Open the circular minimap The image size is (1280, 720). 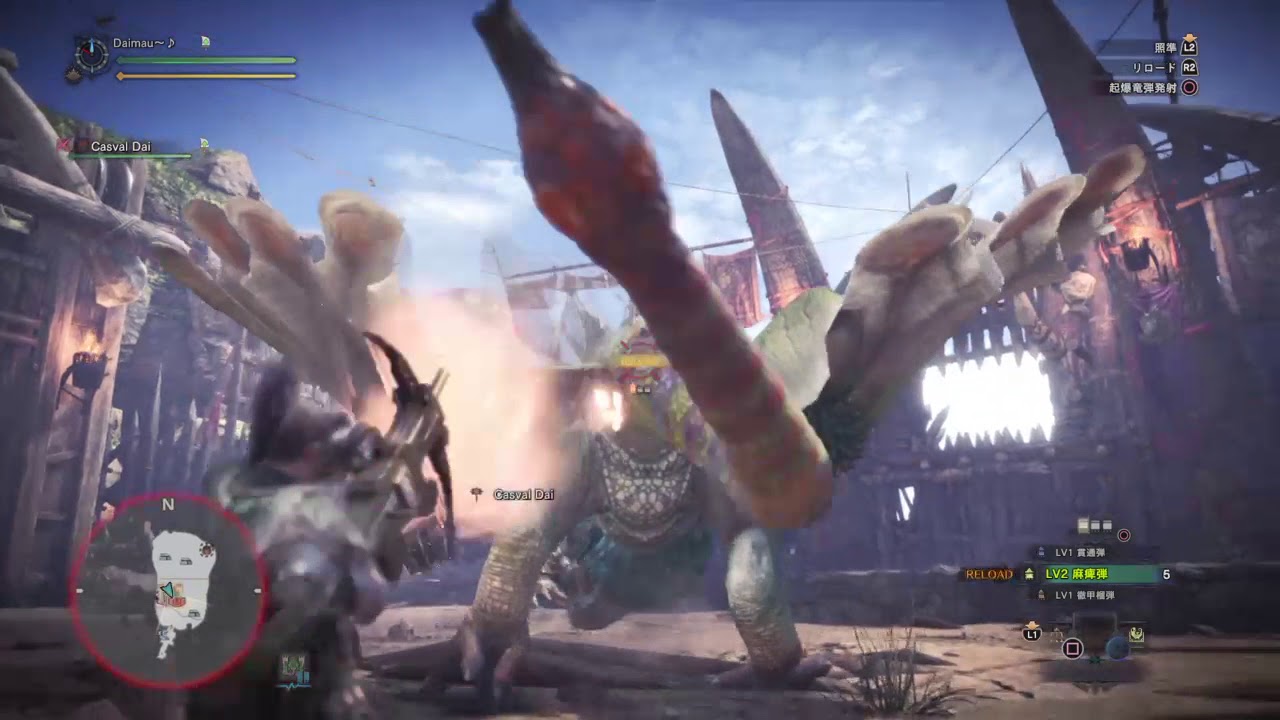click(x=168, y=590)
